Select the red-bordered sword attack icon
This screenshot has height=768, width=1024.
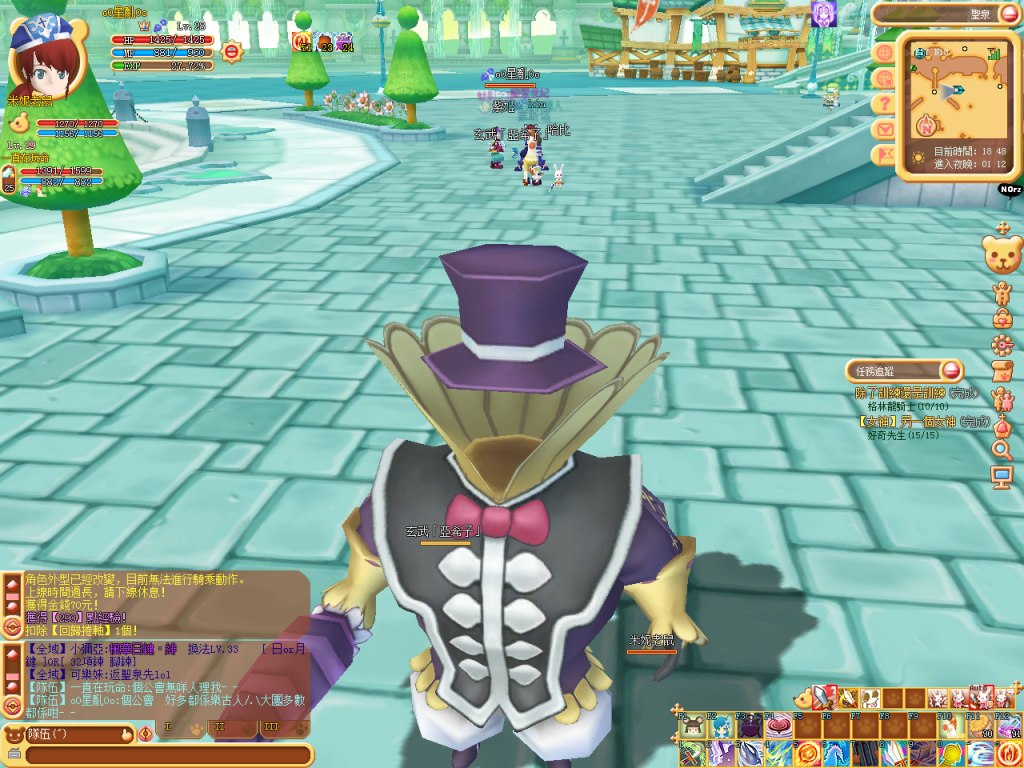(823, 698)
